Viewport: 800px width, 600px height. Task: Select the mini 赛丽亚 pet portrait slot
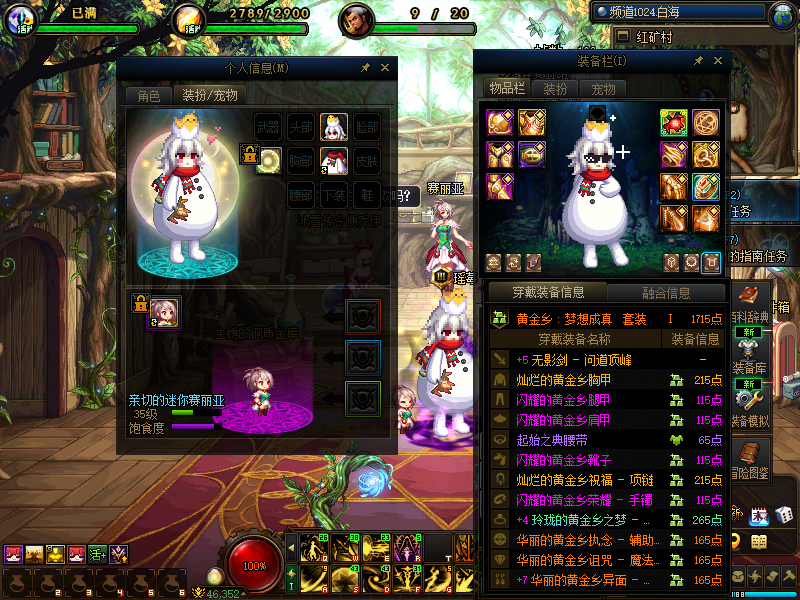pyautogui.click(x=164, y=312)
